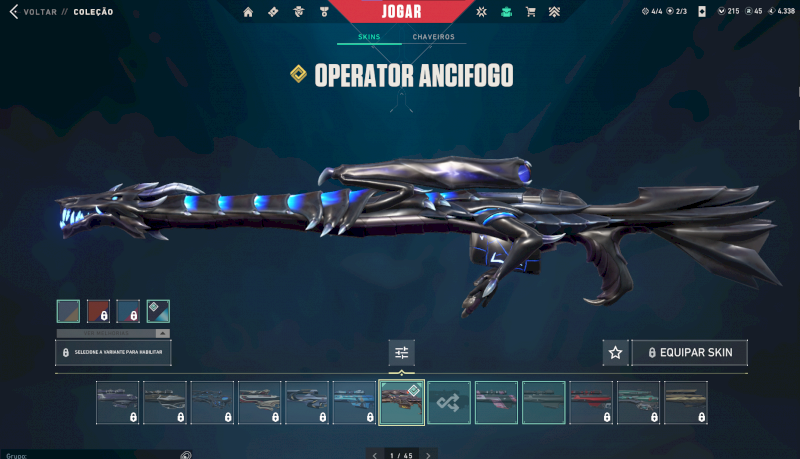The width and height of the screenshot is (800, 459).
Task: Click Equipar Skin button
Action: coord(689,352)
